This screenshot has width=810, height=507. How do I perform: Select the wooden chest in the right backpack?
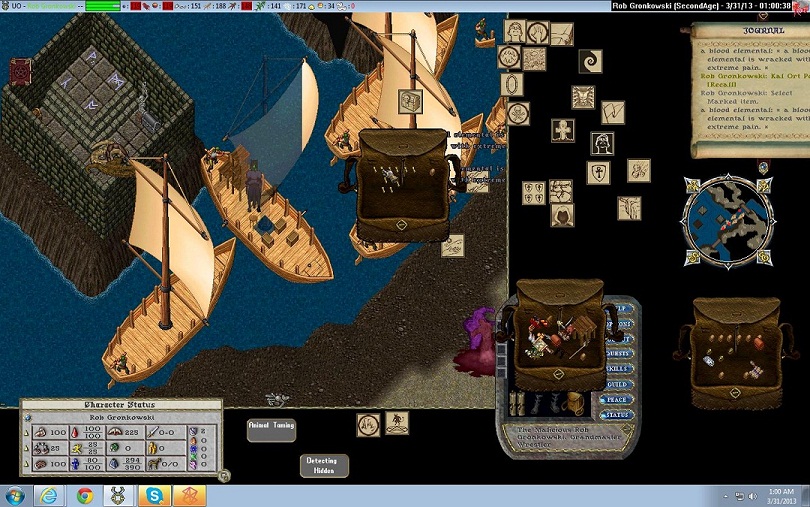pos(758,343)
